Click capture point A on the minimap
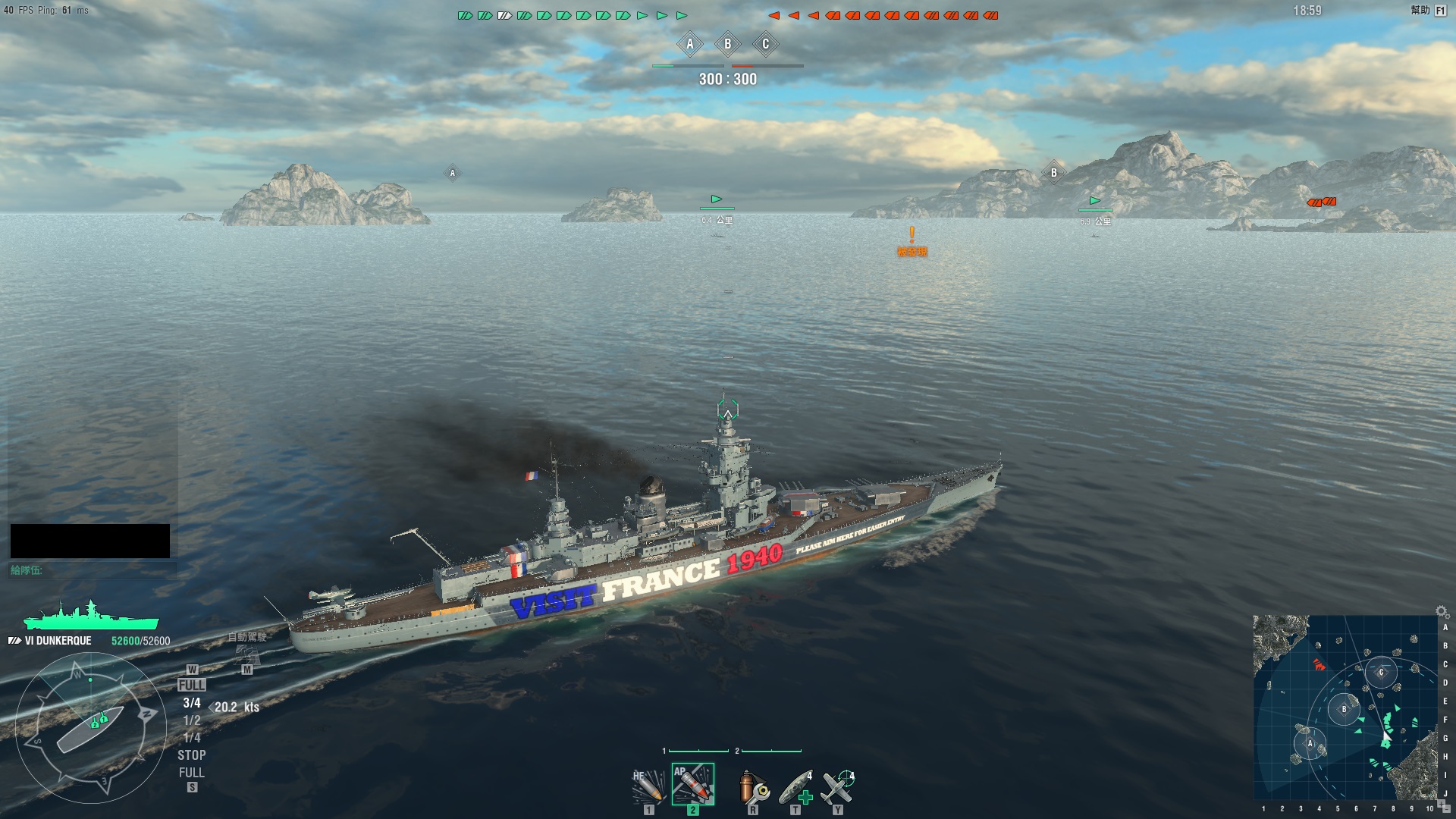Screen dimensions: 1456x819 1310,743
